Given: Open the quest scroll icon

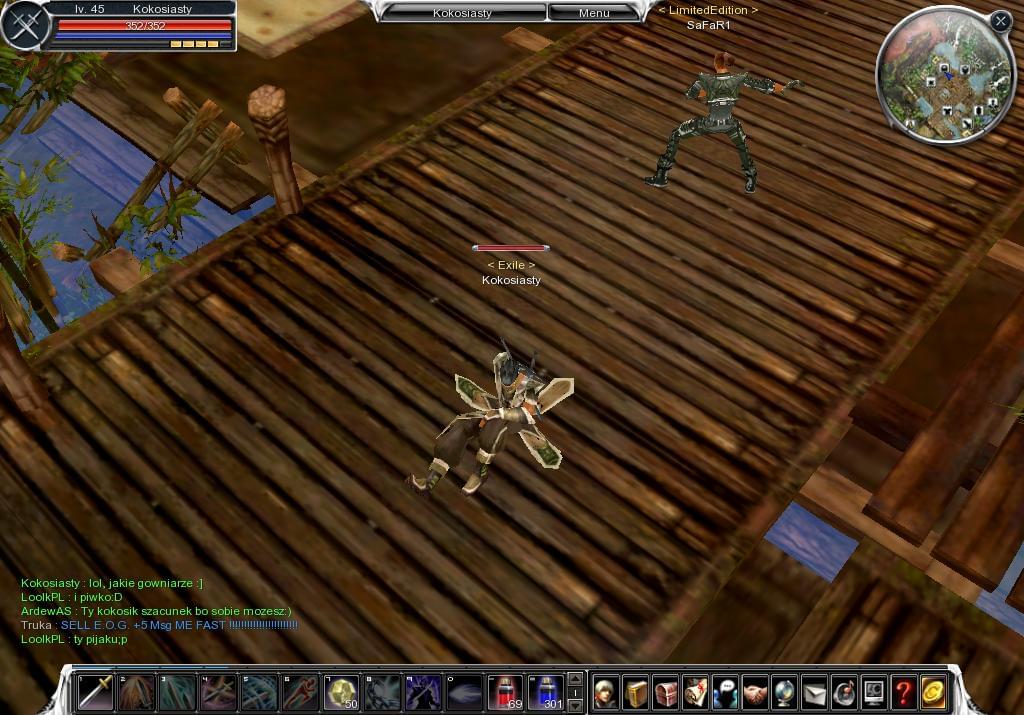Looking at the screenshot, I should [695, 691].
